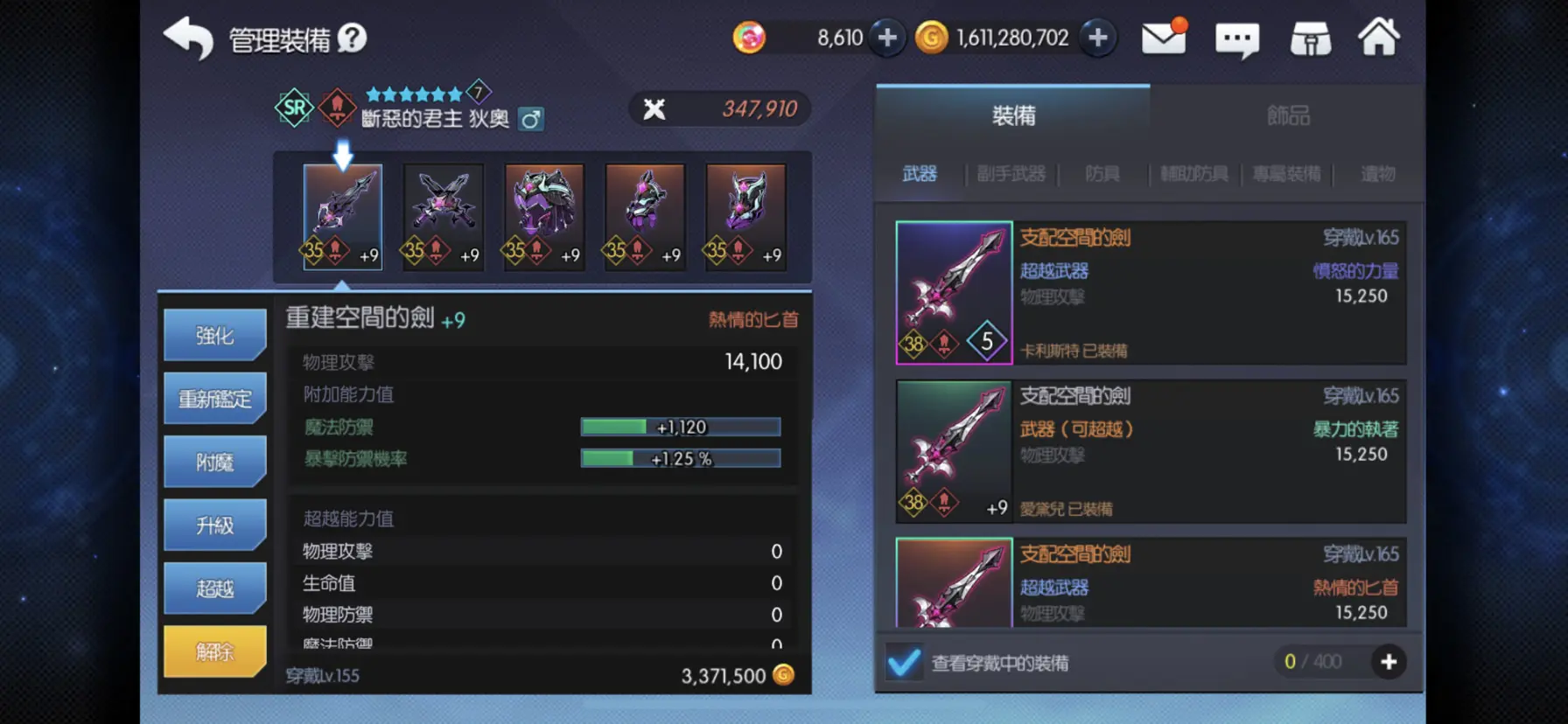Return home via the house icon

(1380, 38)
